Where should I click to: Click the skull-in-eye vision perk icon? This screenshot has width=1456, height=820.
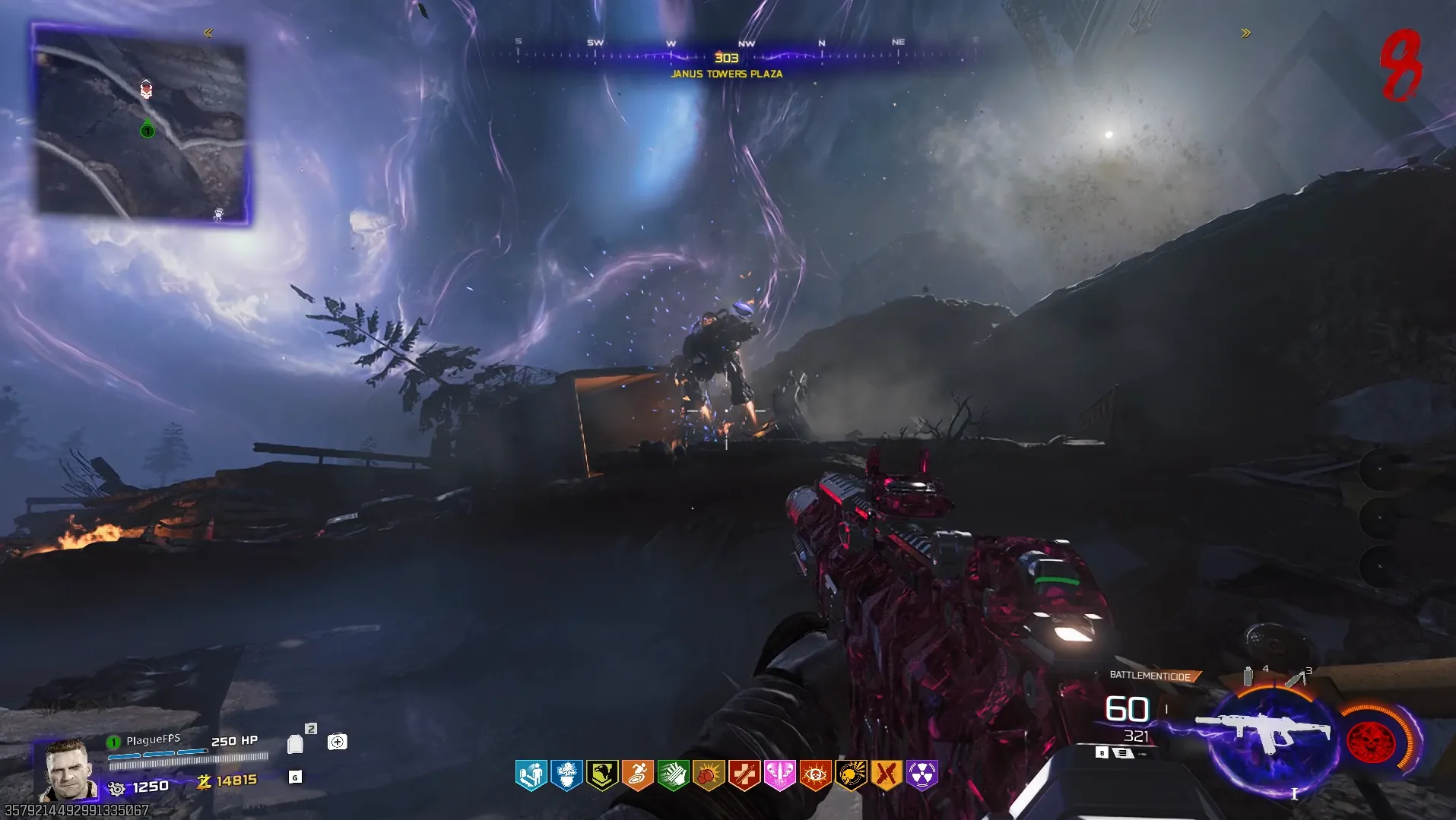tap(815, 775)
